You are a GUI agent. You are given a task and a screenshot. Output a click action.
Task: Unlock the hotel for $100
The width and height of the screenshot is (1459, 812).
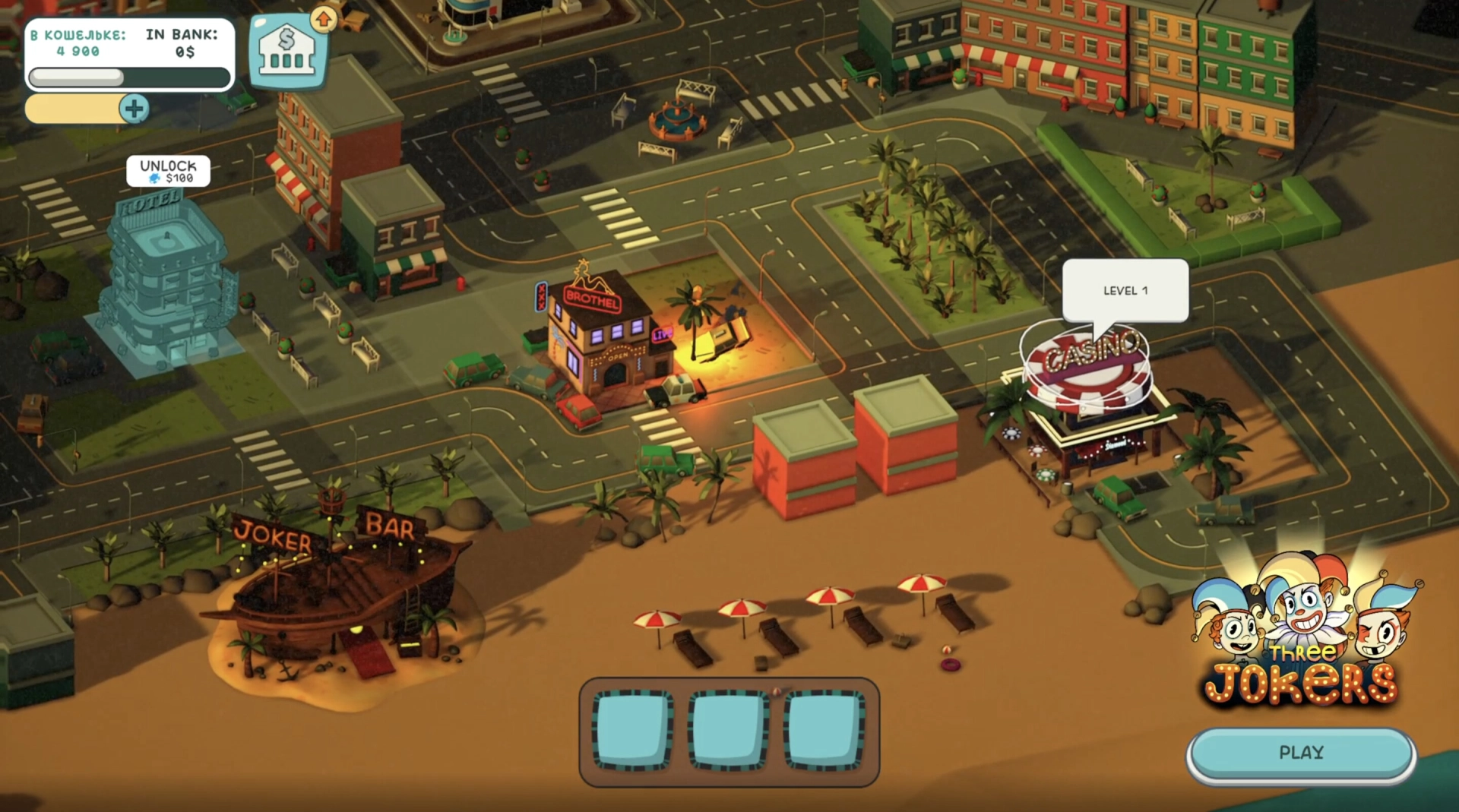coord(168,172)
